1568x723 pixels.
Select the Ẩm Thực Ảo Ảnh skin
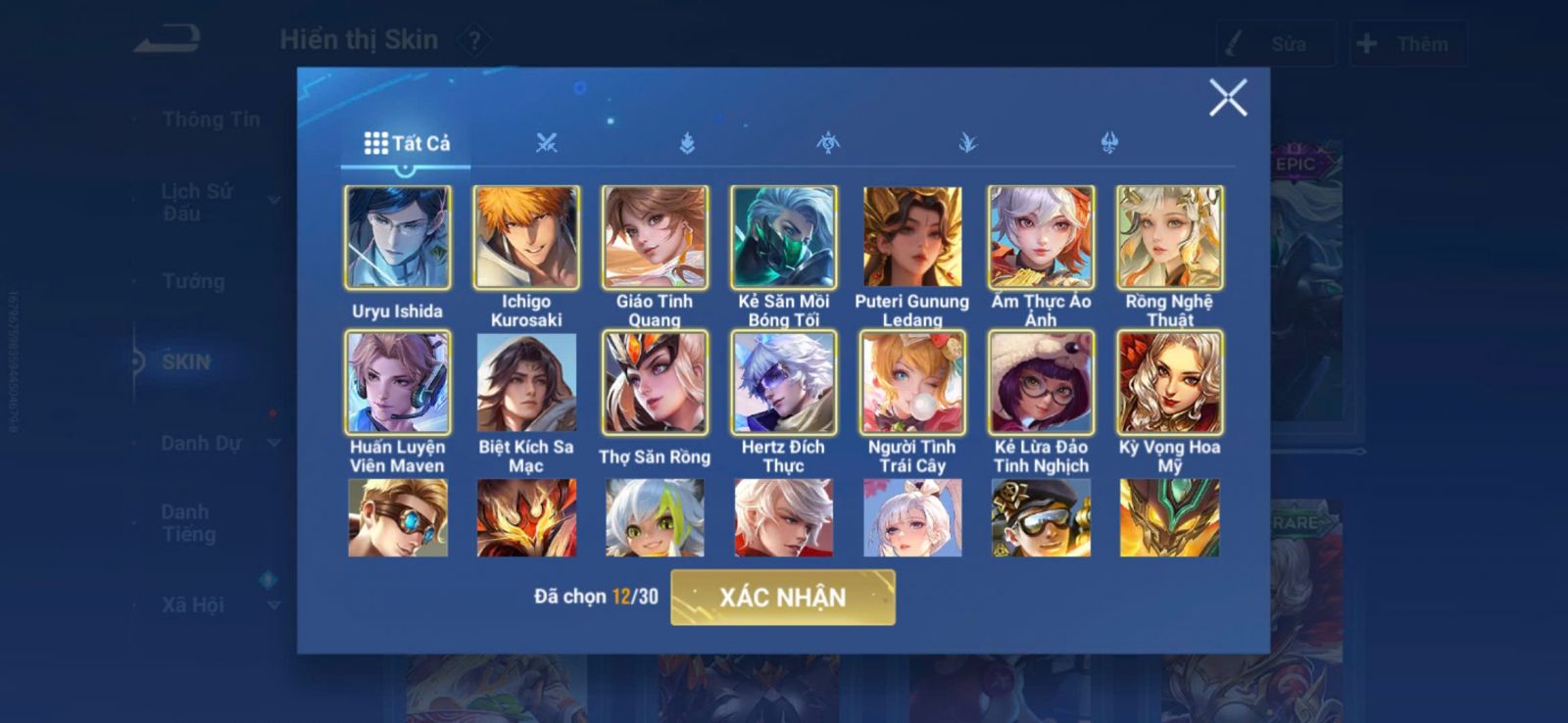click(x=1041, y=238)
